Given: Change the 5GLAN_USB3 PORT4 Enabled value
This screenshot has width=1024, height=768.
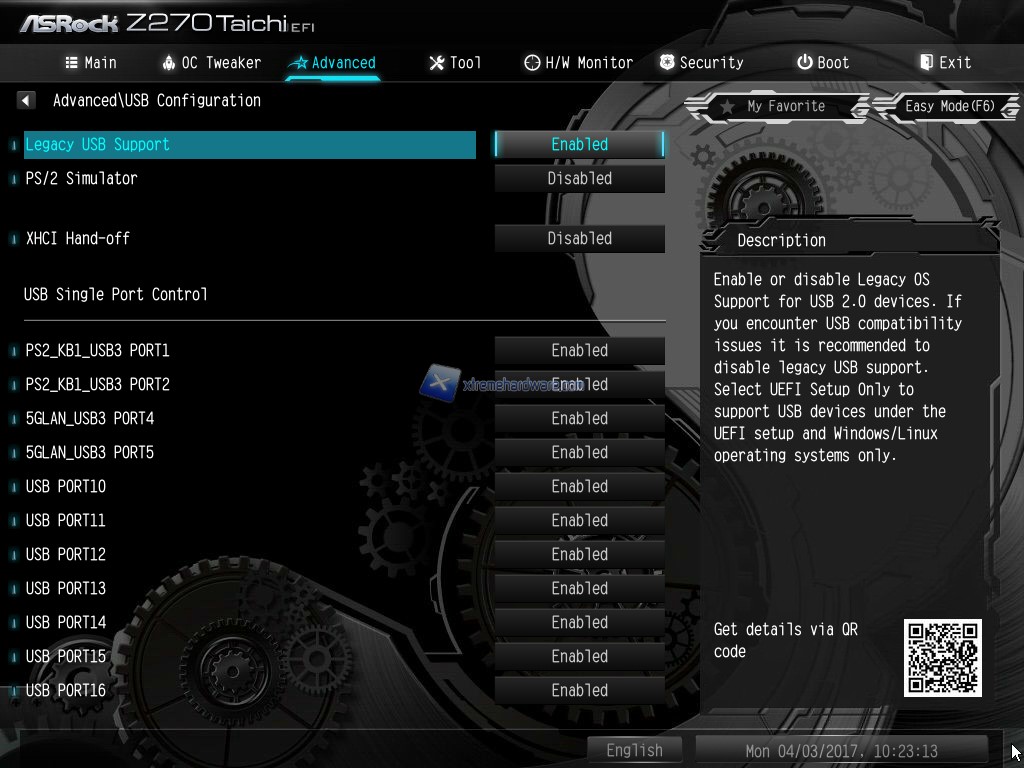Looking at the screenshot, I should [579, 418].
